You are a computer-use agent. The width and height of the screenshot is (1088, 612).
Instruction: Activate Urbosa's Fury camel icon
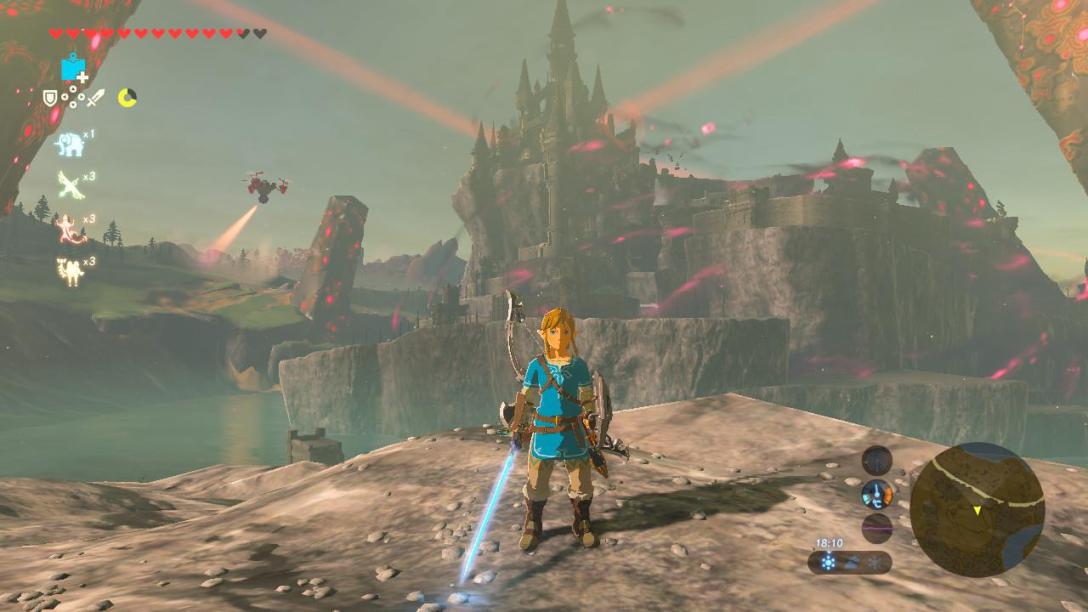coord(69,270)
